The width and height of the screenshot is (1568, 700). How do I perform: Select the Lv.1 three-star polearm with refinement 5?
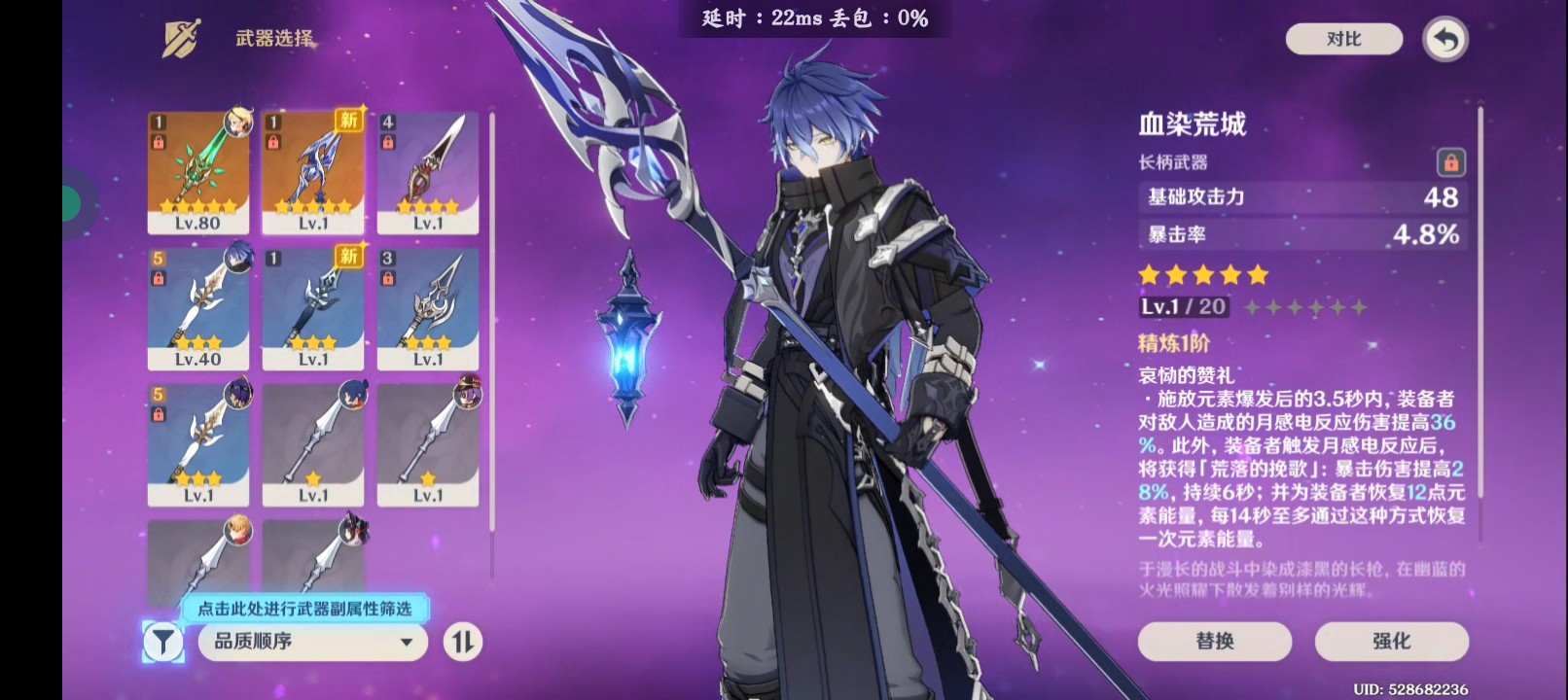click(198, 445)
